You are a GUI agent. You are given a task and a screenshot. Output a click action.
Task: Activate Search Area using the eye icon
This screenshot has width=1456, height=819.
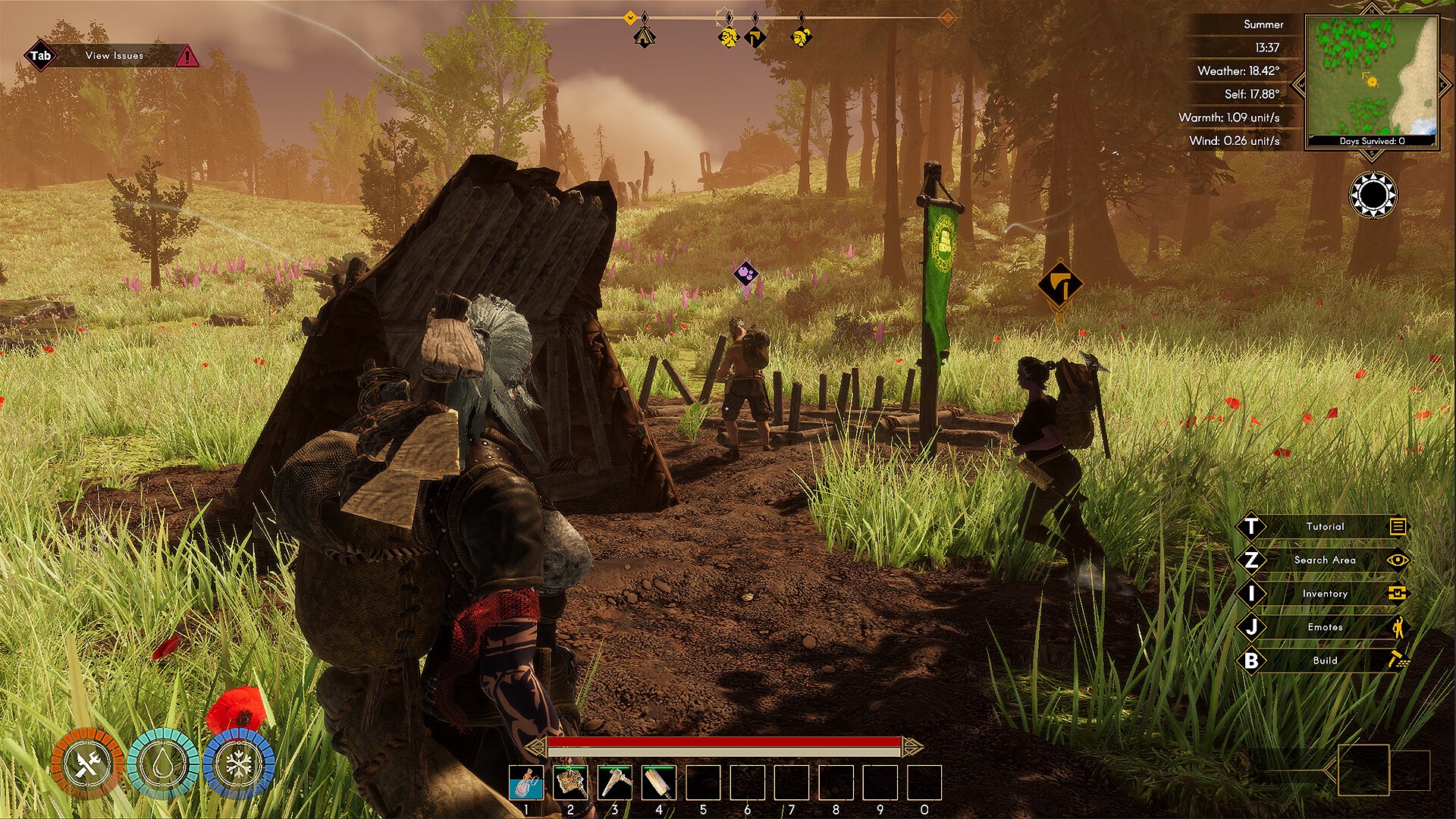click(x=1397, y=560)
